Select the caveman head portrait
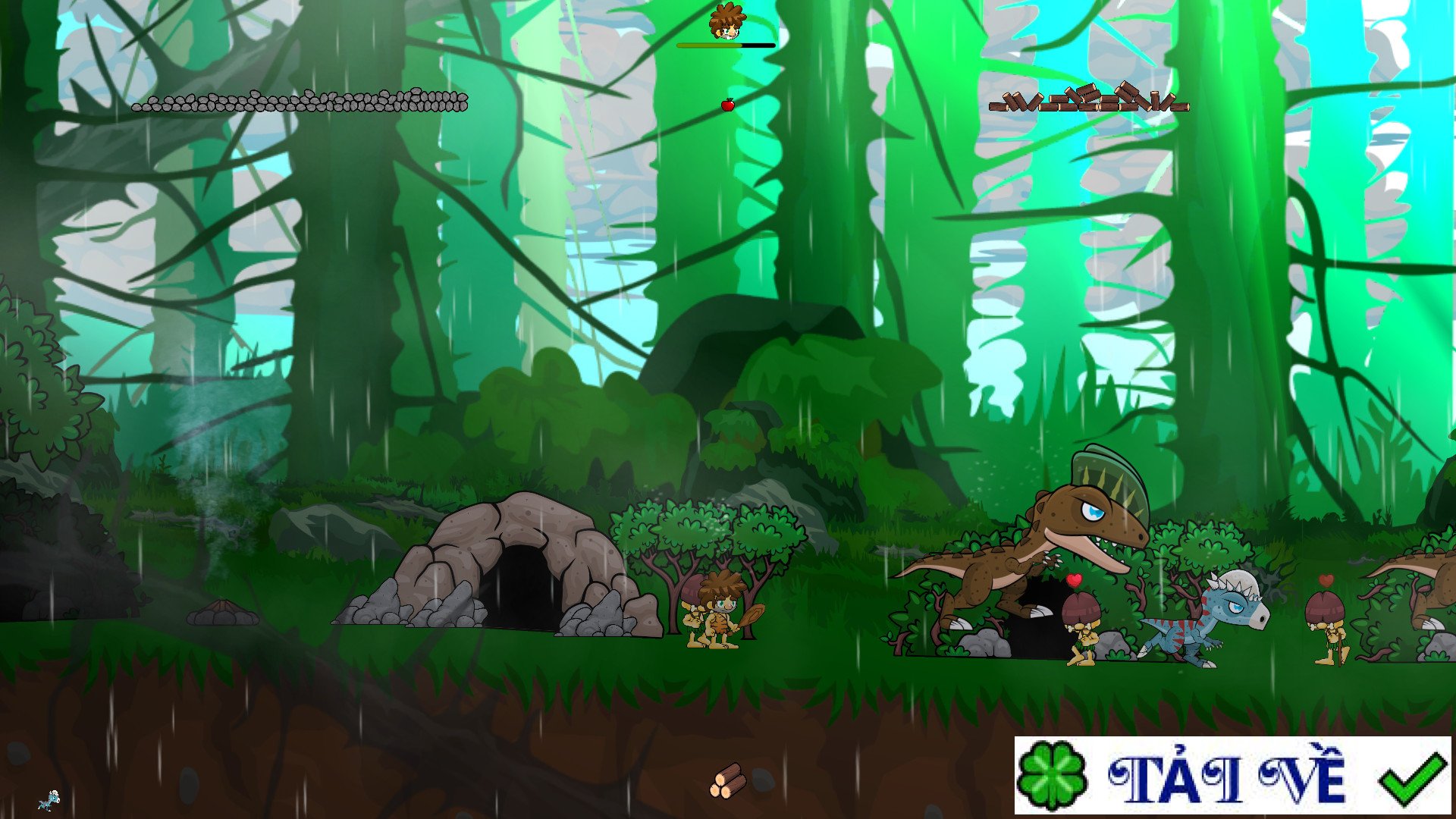The image size is (1456, 819). pos(726,22)
